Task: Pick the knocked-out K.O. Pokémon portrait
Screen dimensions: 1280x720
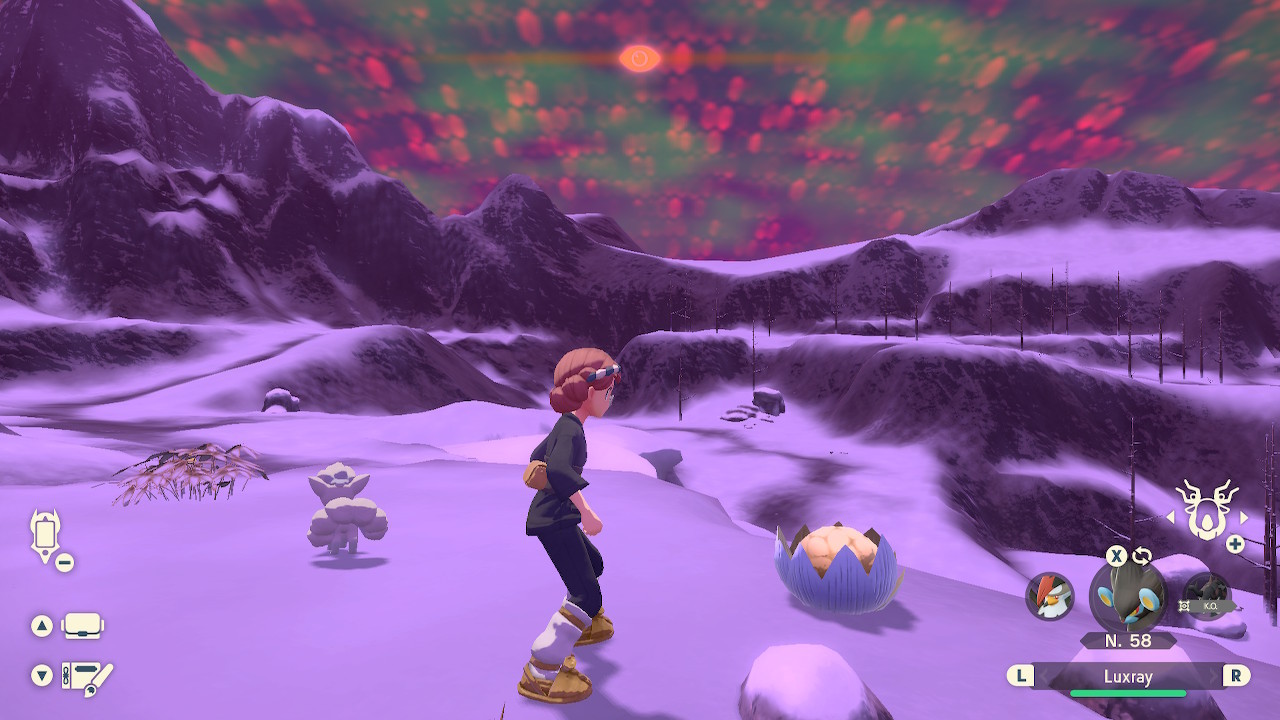Action: click(1206, 597)
